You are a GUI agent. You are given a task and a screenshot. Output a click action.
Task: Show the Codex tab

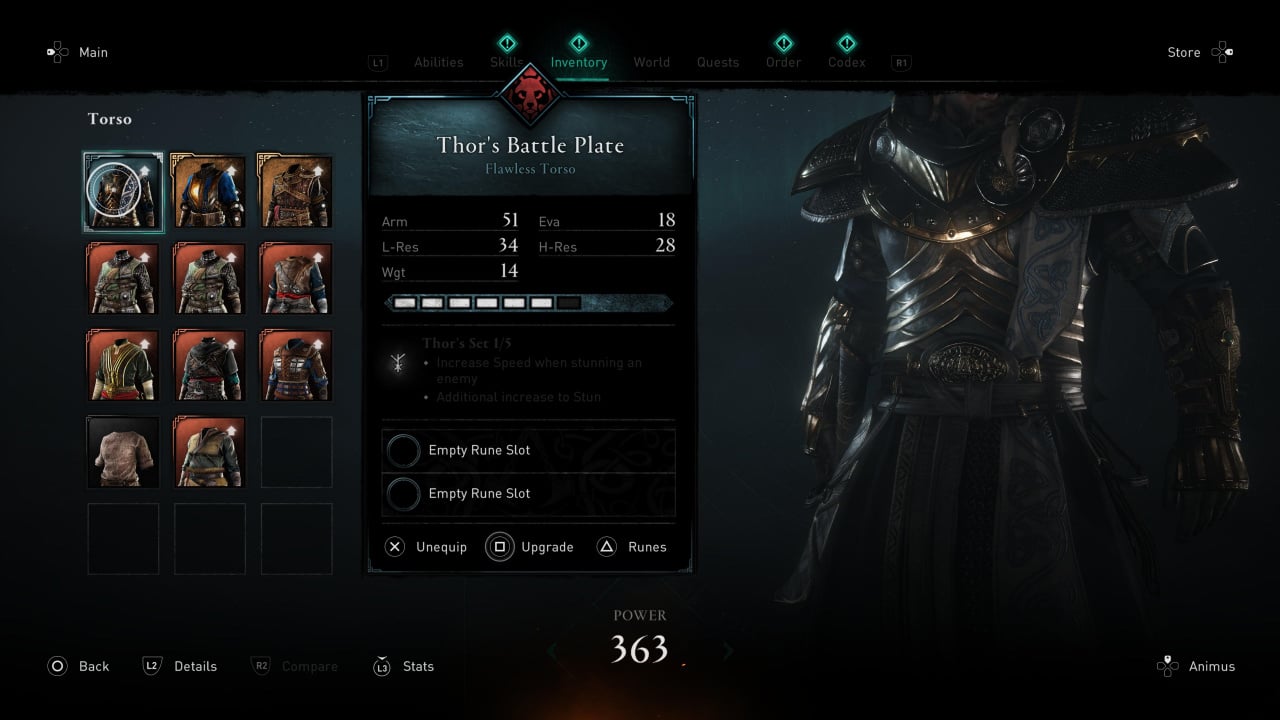click(x=846, y=62)
